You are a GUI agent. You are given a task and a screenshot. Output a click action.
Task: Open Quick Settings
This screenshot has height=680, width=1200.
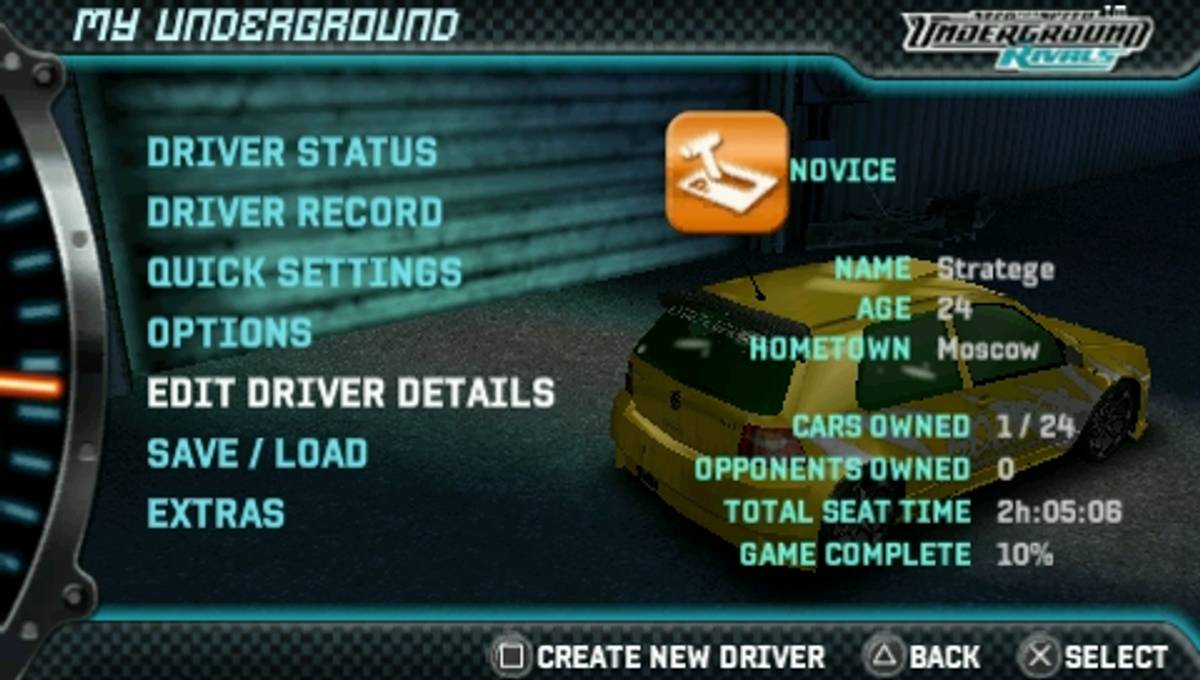pyautogui.click(x=304, y=272)
